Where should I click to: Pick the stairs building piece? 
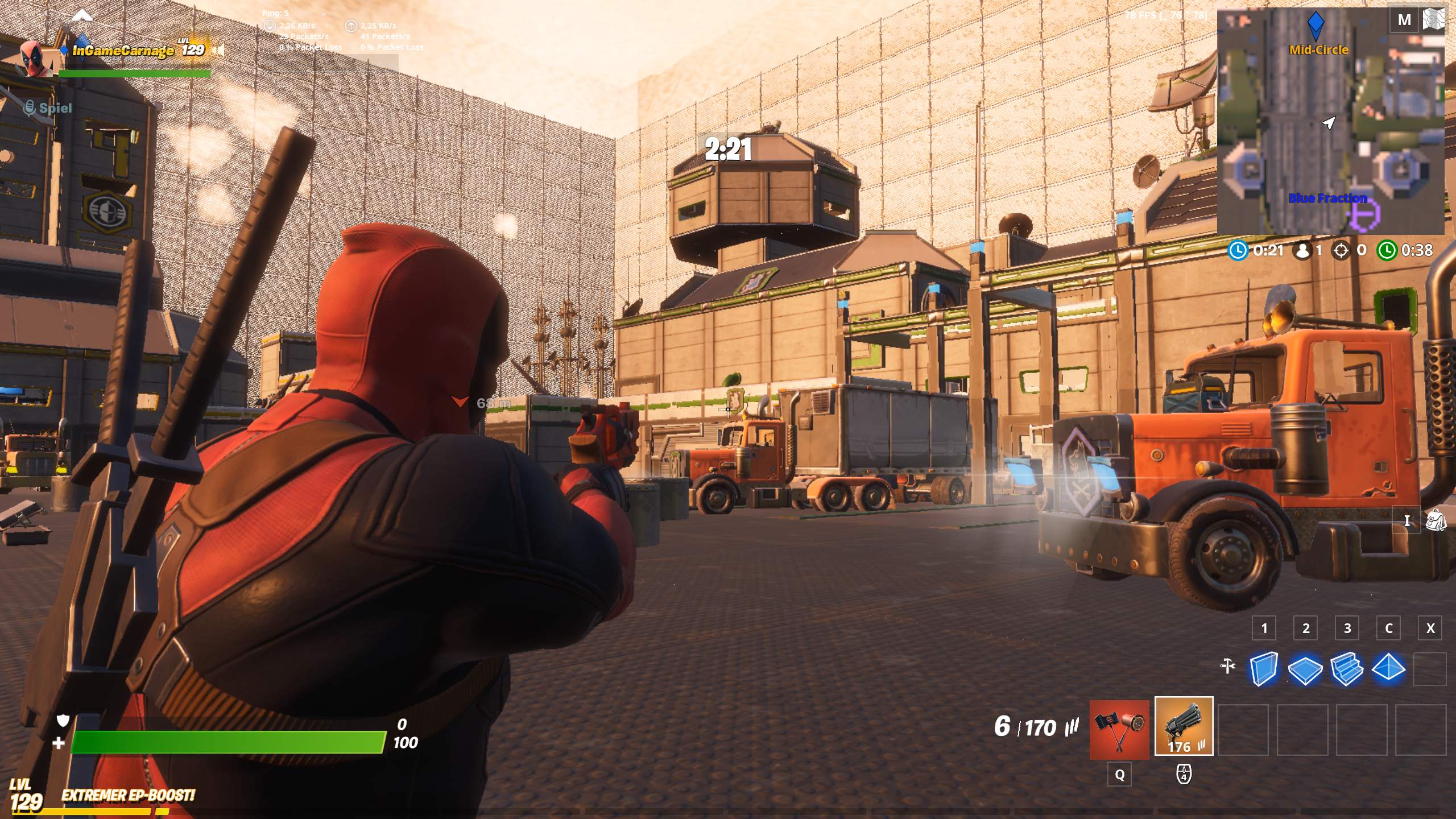click(x=1347, y=669)
